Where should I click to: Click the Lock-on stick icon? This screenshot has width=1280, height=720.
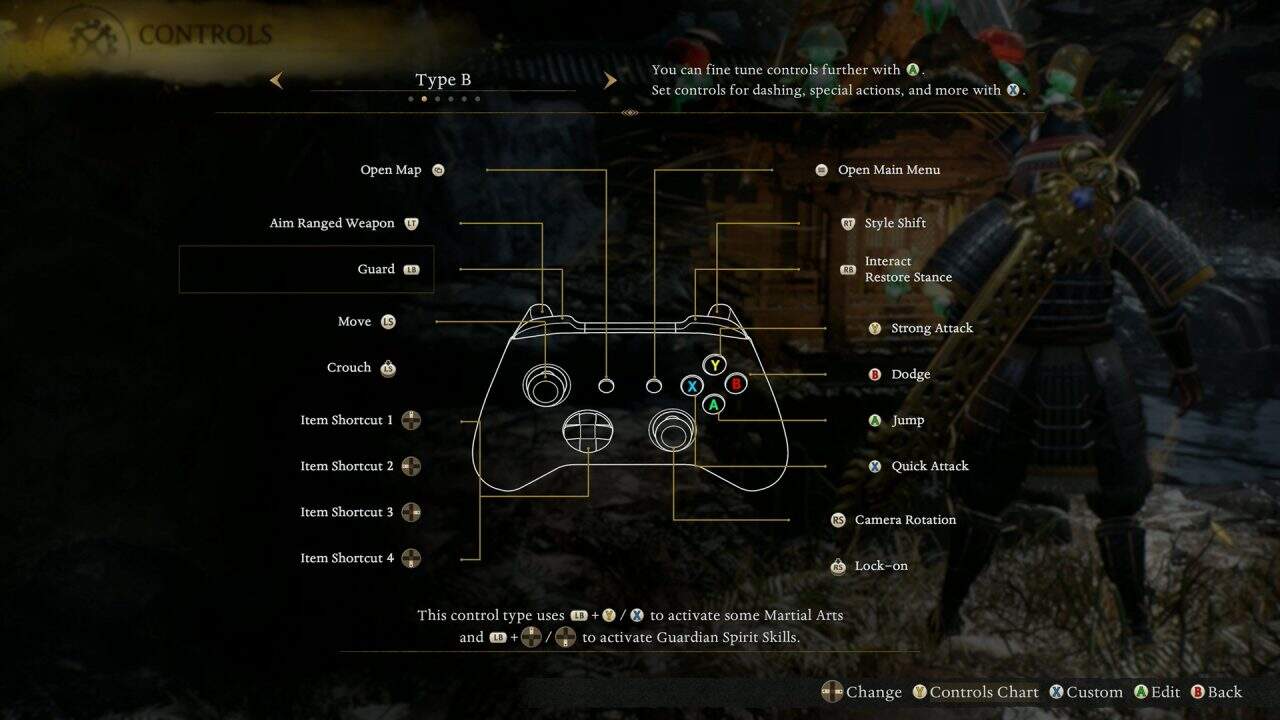click(x=836, y=566)
